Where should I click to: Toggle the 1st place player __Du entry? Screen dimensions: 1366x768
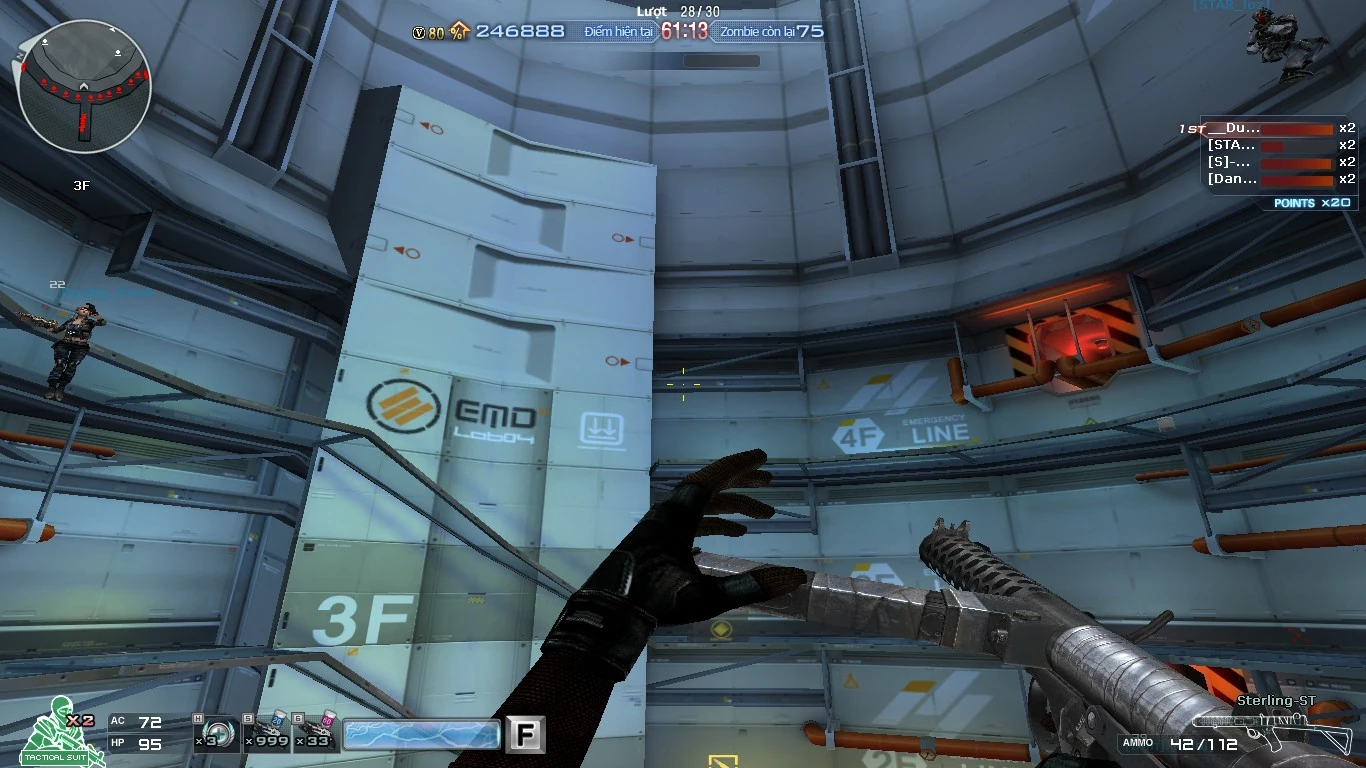(x=1270, y=128)
